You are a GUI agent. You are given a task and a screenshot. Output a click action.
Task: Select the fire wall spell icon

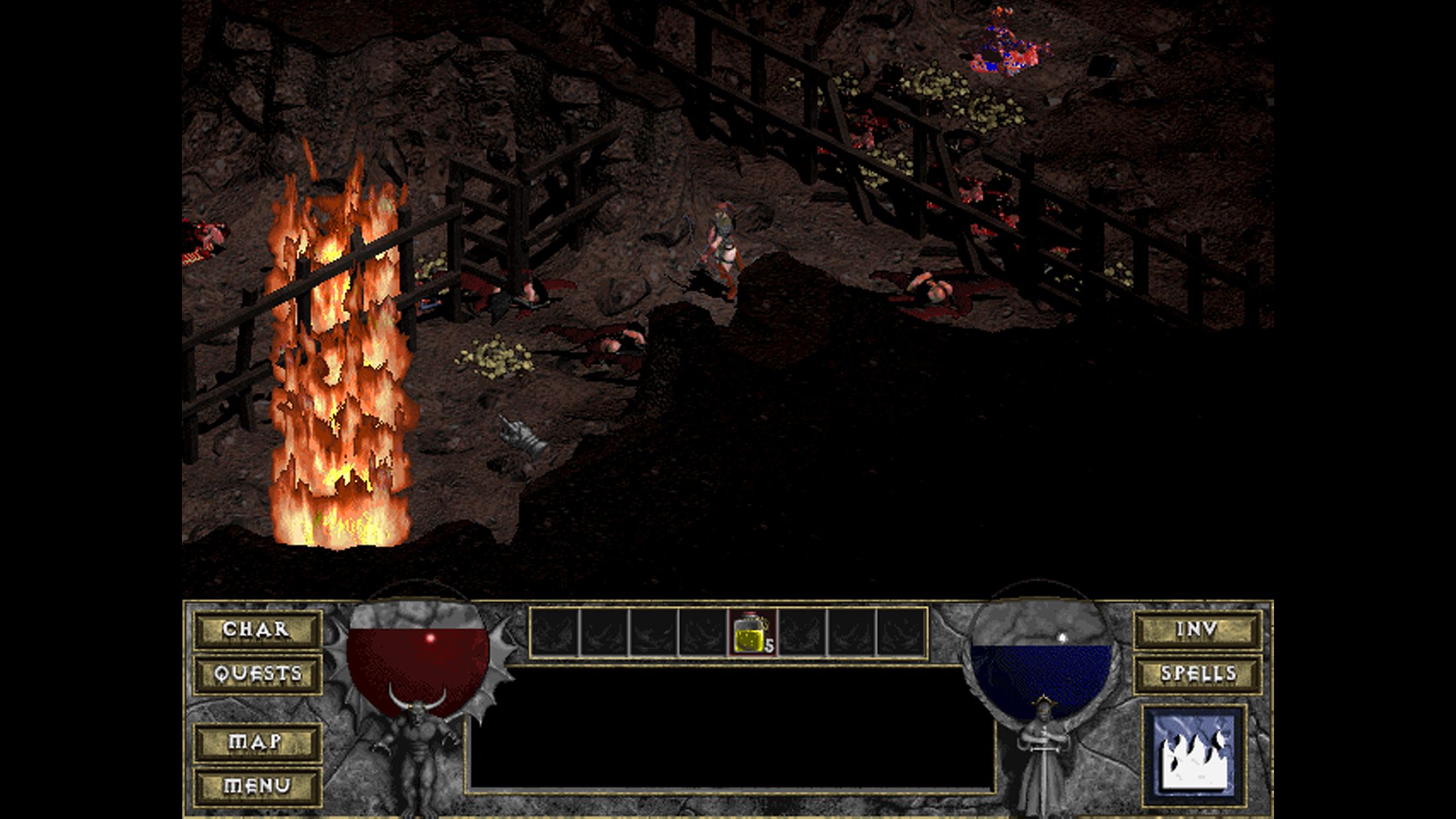point(1195,755)
